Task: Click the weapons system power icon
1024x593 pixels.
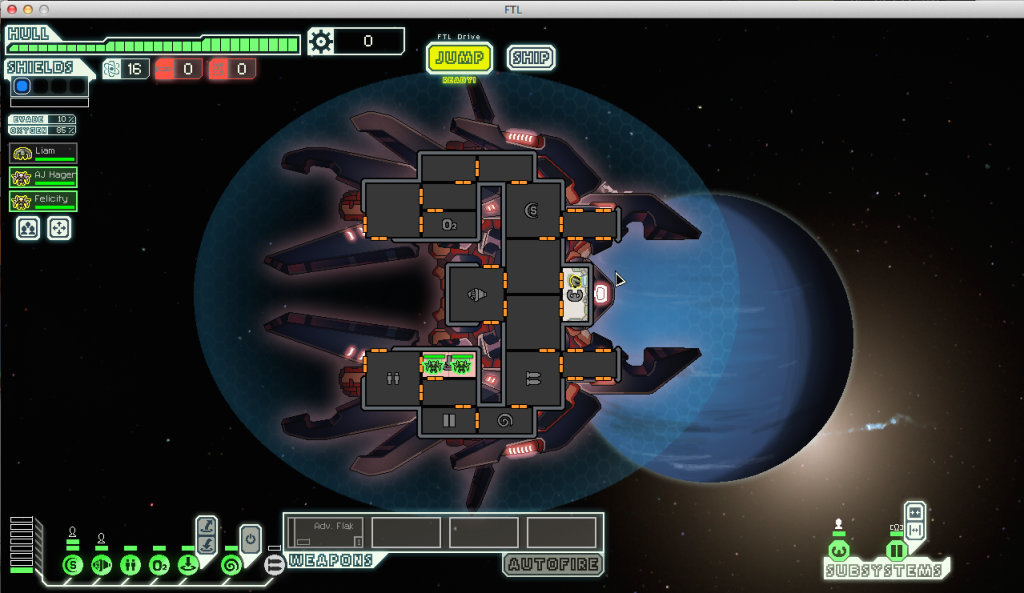Action: coord(274,565)
